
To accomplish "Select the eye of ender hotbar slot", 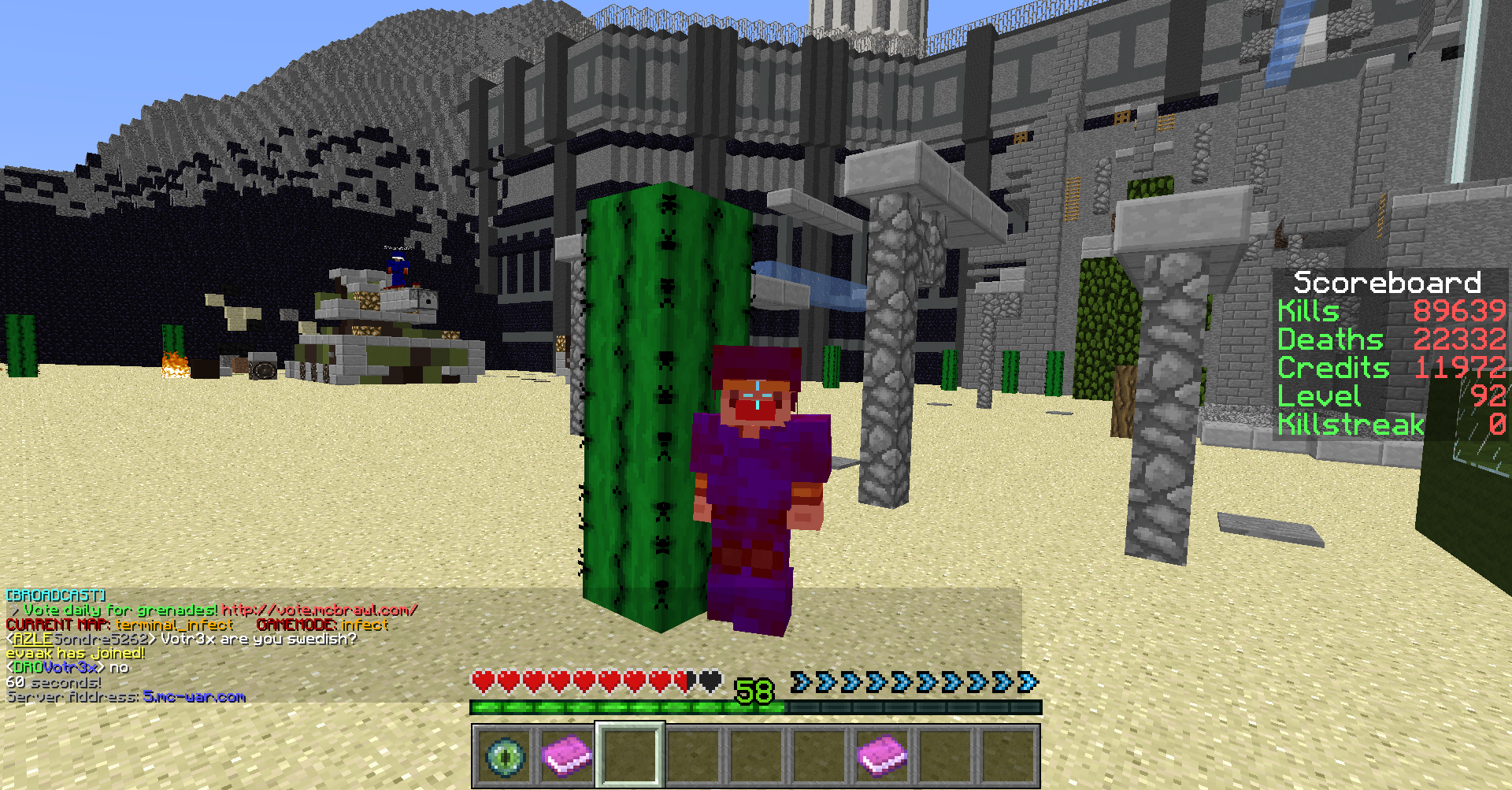I will [504, 756].
